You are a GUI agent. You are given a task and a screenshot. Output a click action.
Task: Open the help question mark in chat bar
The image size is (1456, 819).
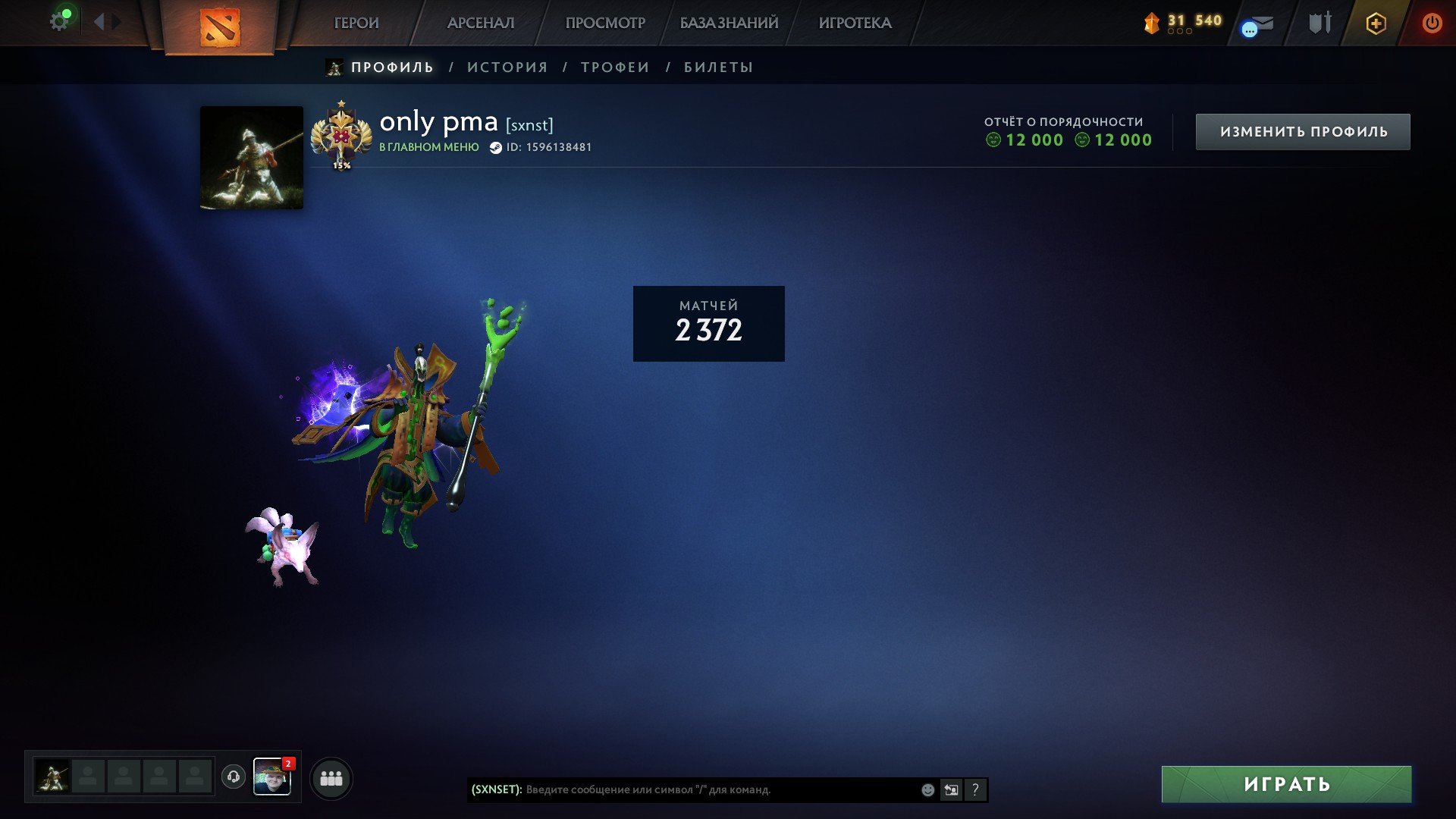[x=975, y=789]
